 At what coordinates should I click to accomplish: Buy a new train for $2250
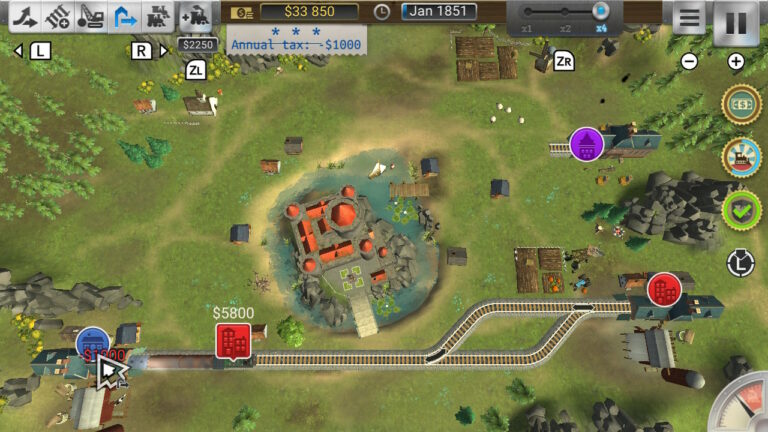(x=196, y=17)
